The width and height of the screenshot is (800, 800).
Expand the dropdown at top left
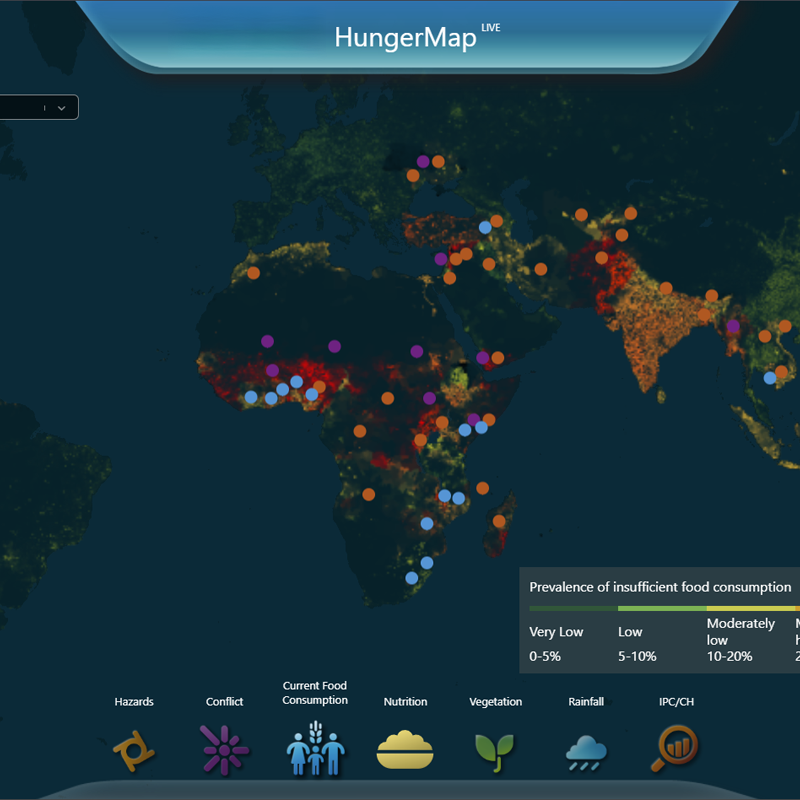tap(60, 108)
